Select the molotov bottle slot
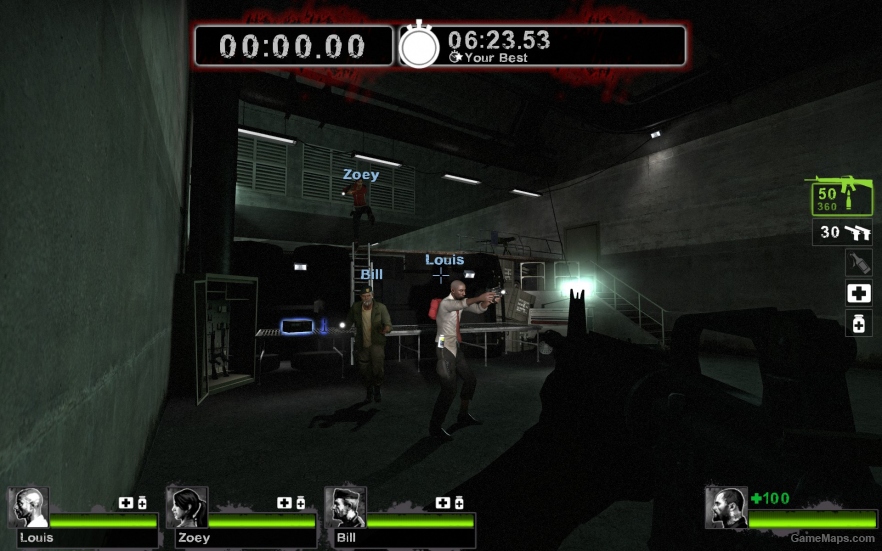 (858, 263)
